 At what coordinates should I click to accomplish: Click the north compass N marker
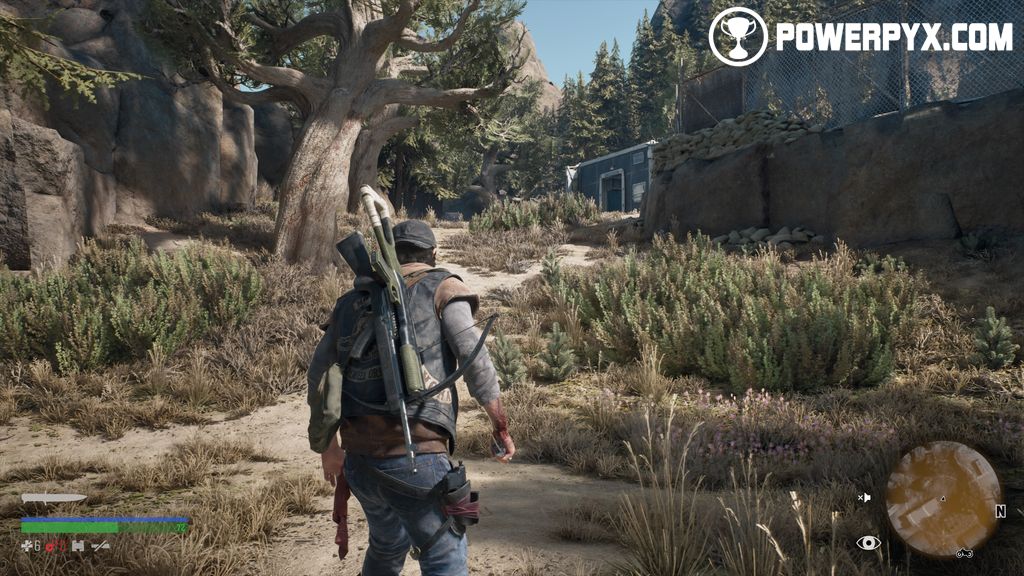[999, 511]
